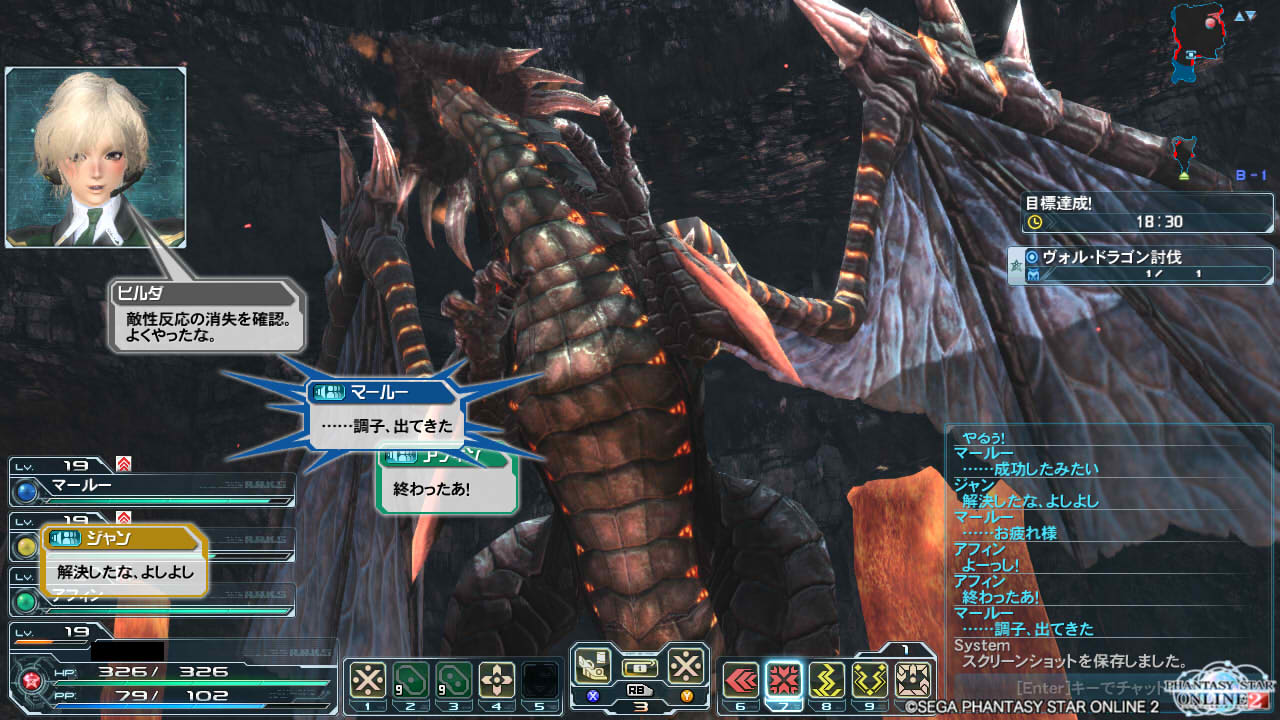The height and width of the screenshot is (720, 1280).
Task: Use the green item in subpalette slot 2
Action: pyautogui.click(x=410, y=680)
